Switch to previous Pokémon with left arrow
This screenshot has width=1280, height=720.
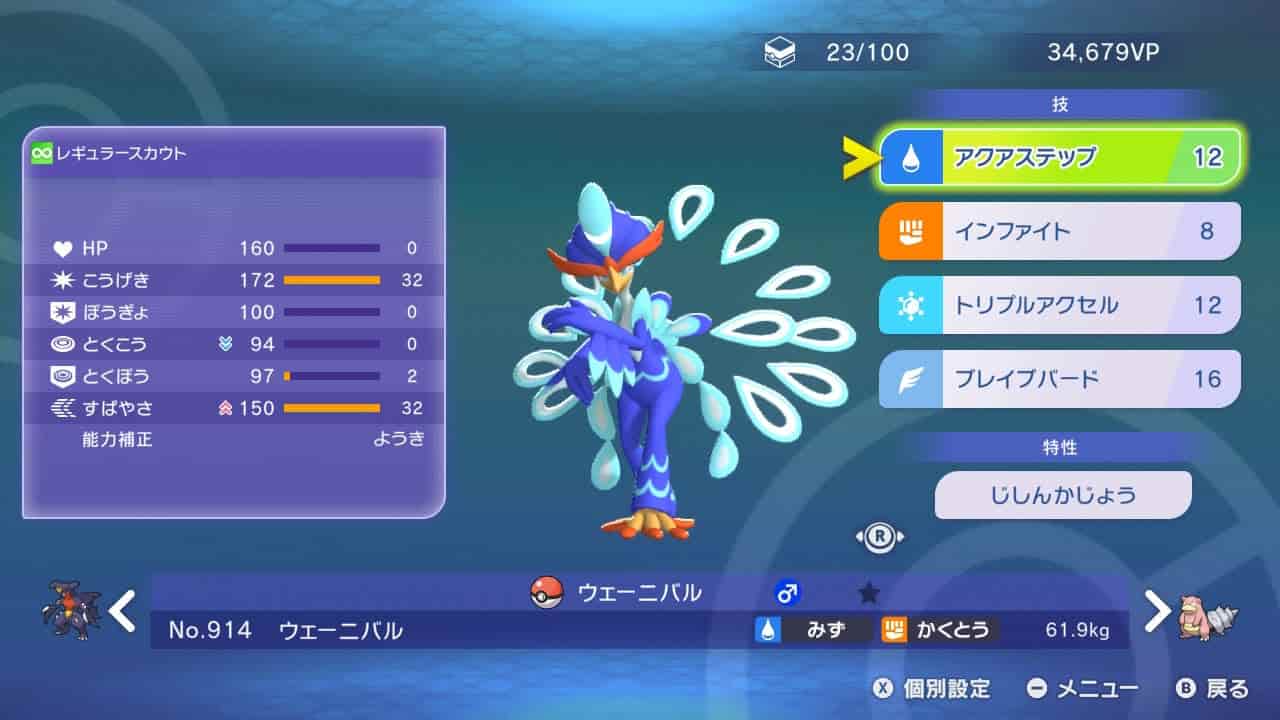(x=123, y=611)
